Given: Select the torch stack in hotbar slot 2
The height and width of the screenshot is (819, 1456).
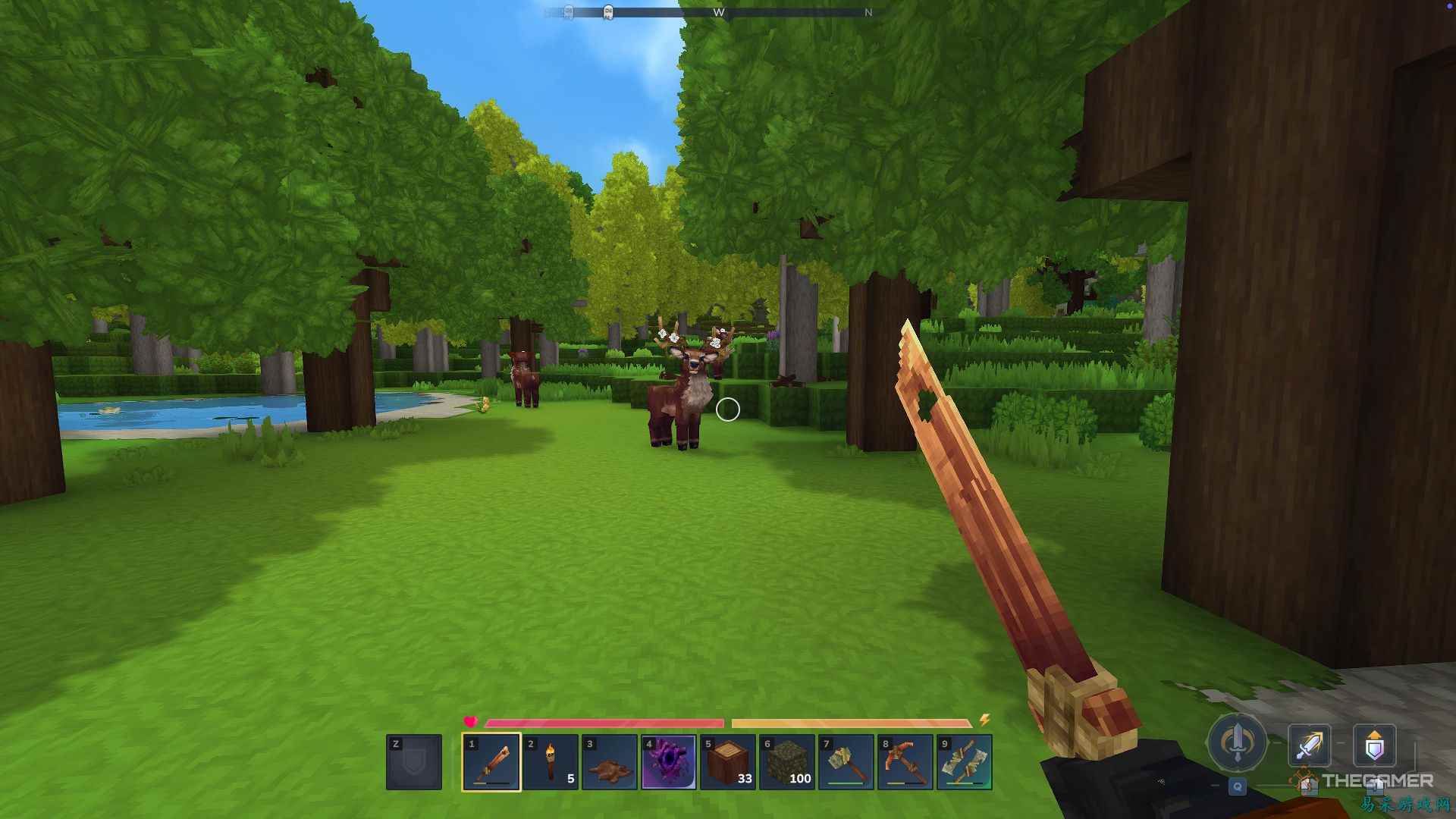Looking at the screenshot, I should [550, 762].
